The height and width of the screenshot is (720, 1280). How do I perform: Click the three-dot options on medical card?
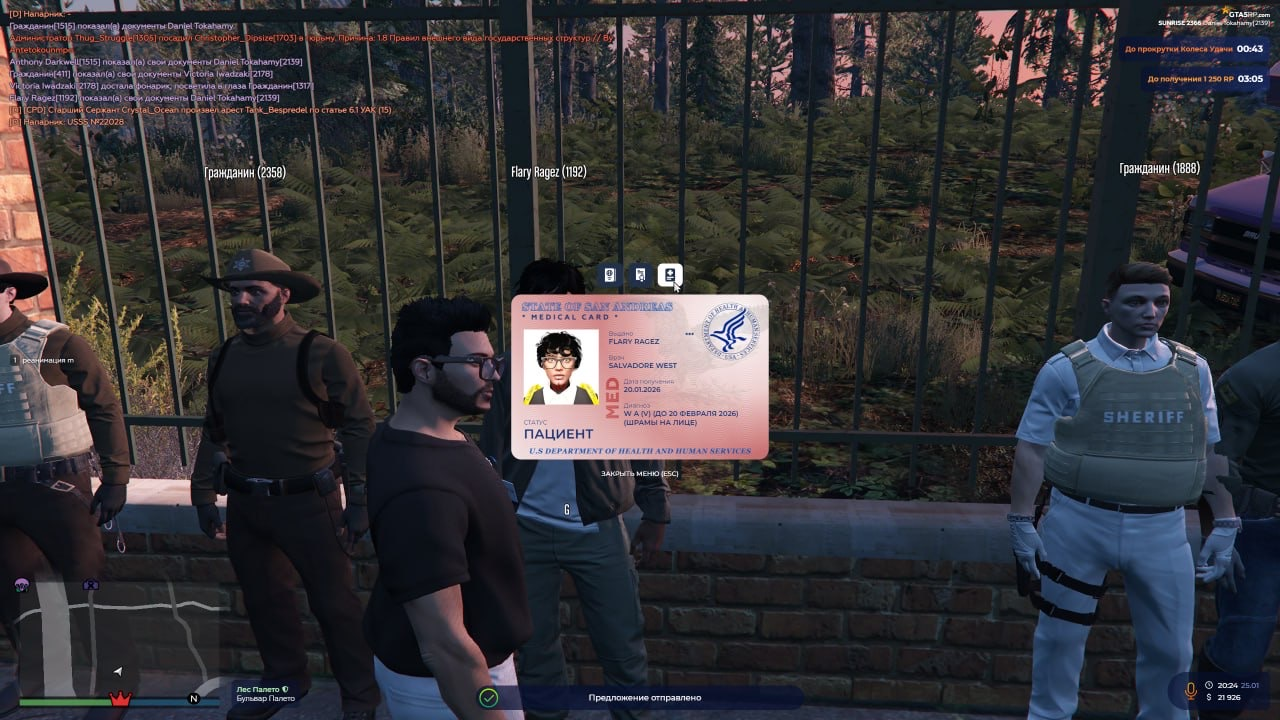click(x=689, y=334)
